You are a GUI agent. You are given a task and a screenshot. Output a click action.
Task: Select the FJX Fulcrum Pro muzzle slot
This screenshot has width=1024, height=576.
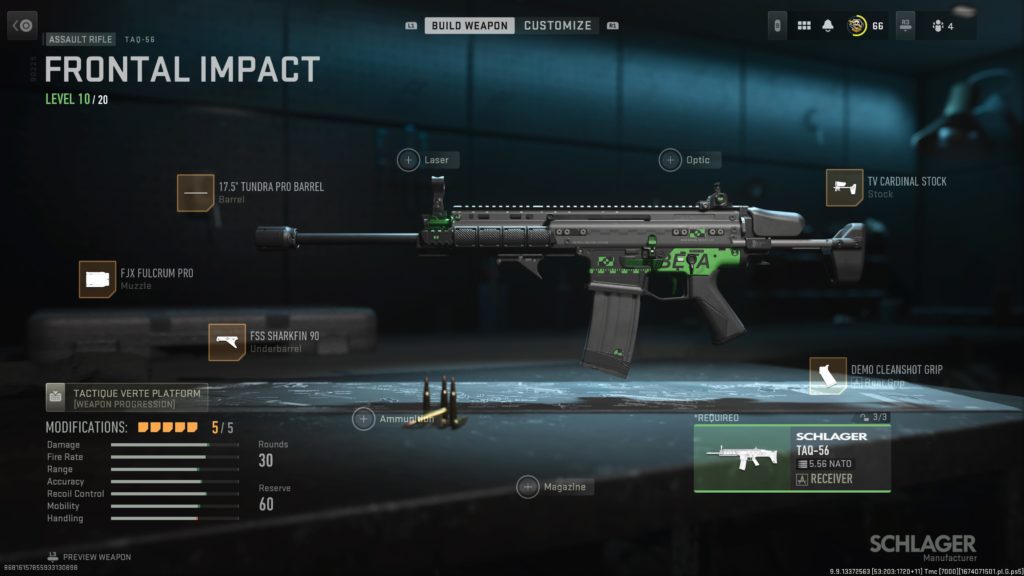(98, 279)
